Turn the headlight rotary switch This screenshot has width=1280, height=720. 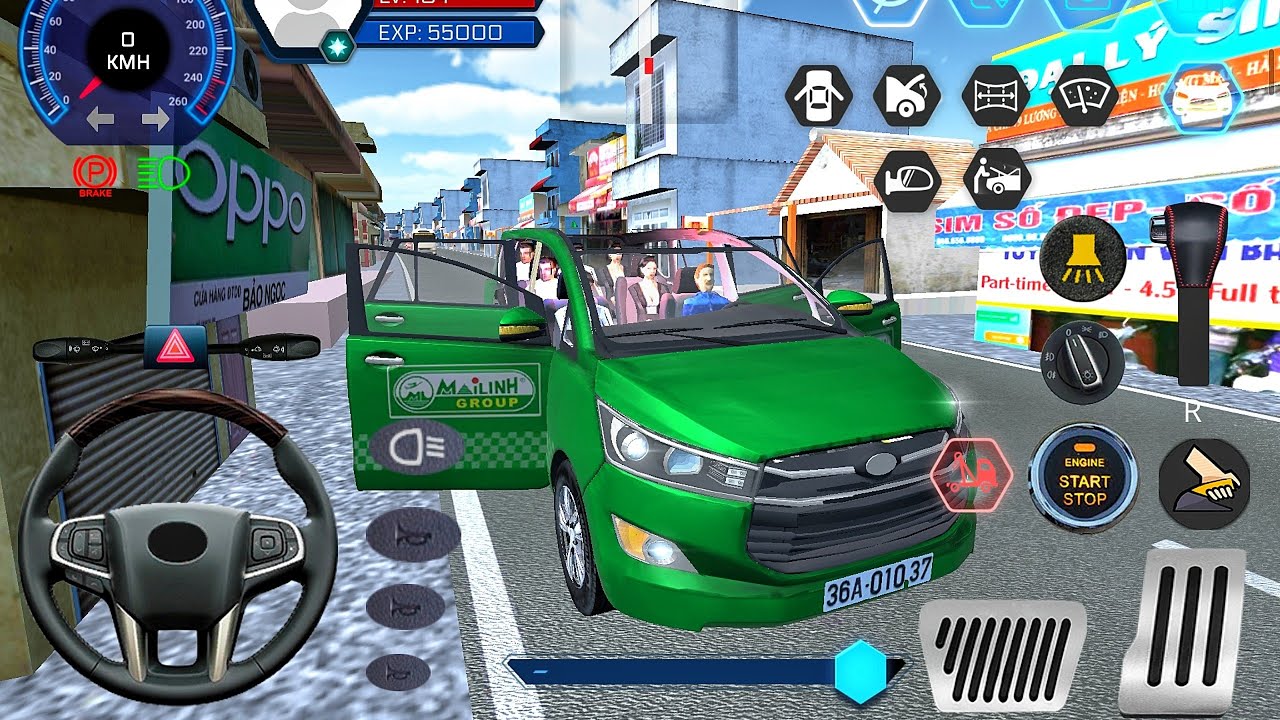(x=1081, y=362)
